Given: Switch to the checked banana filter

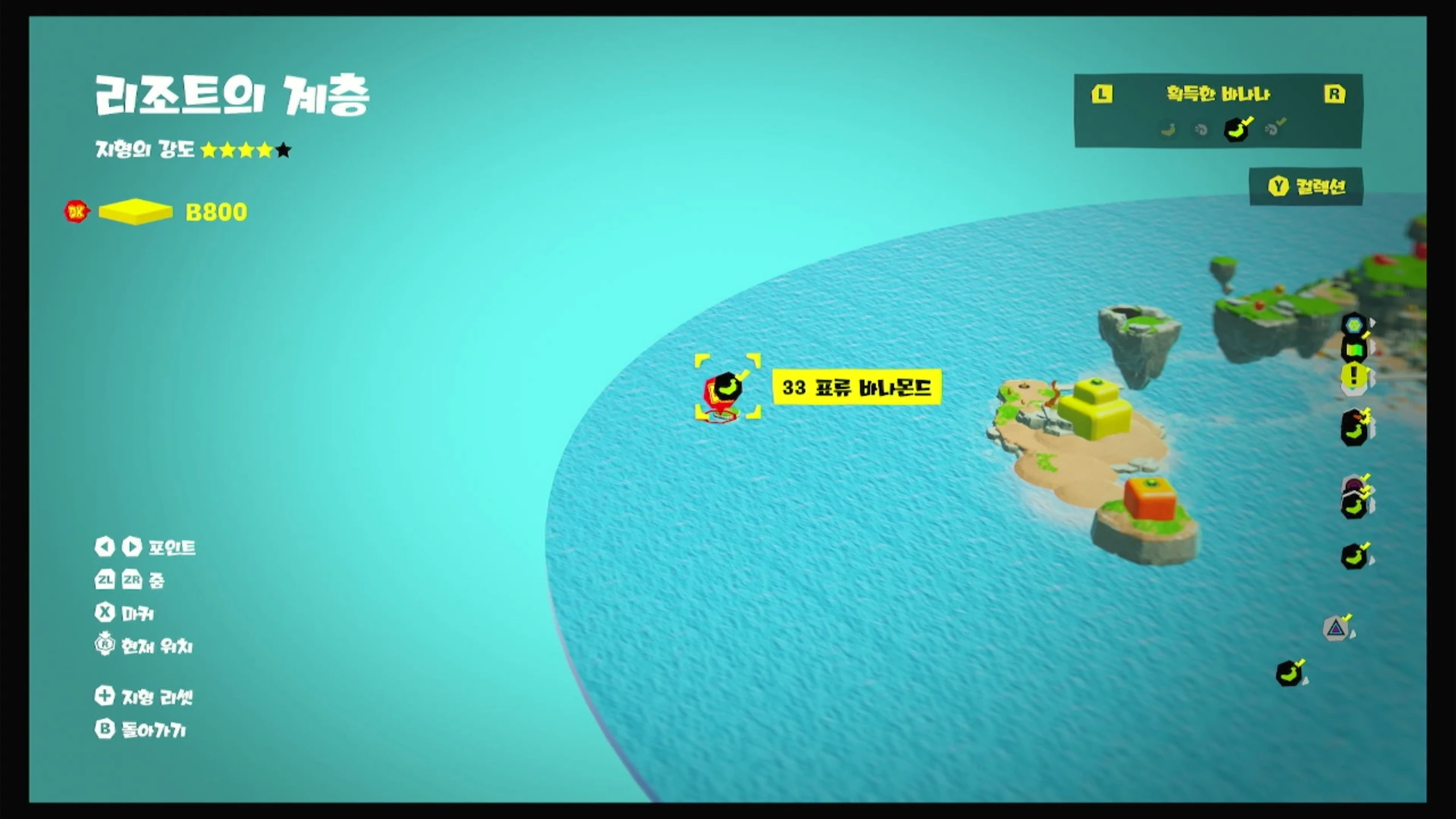Looking at the screenshot, I should pyautogui.click(x=1237, y=129).
